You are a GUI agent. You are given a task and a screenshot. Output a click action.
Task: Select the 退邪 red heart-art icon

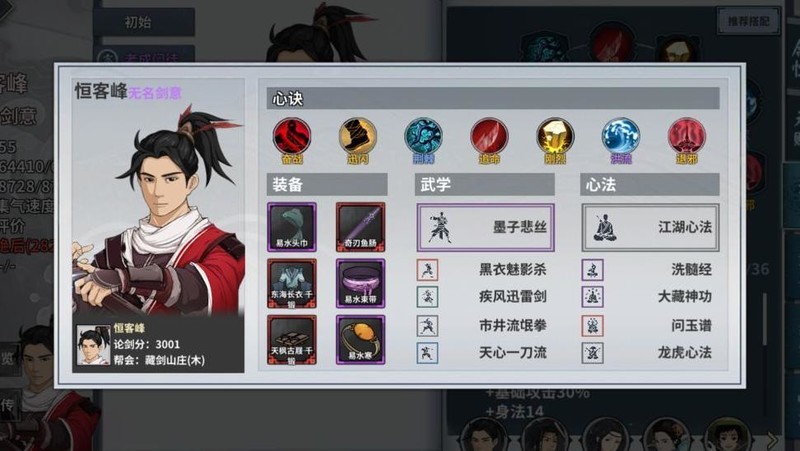pos(686,136)
